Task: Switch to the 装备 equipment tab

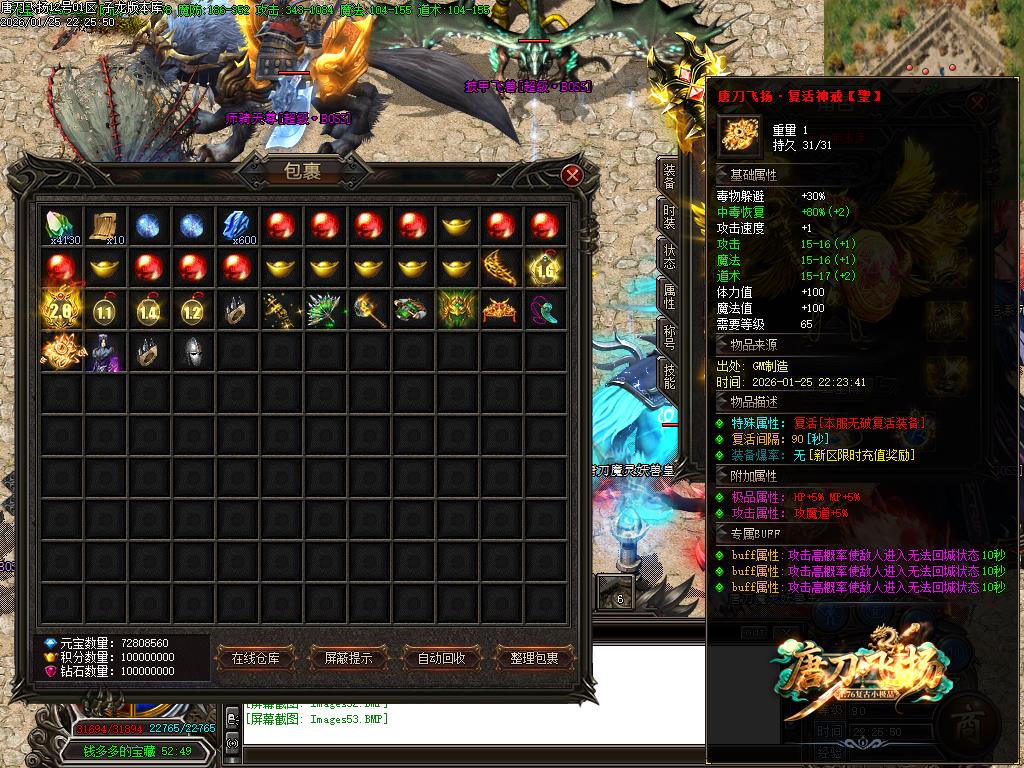Action: pyautogui.click(x=669, y=177)
